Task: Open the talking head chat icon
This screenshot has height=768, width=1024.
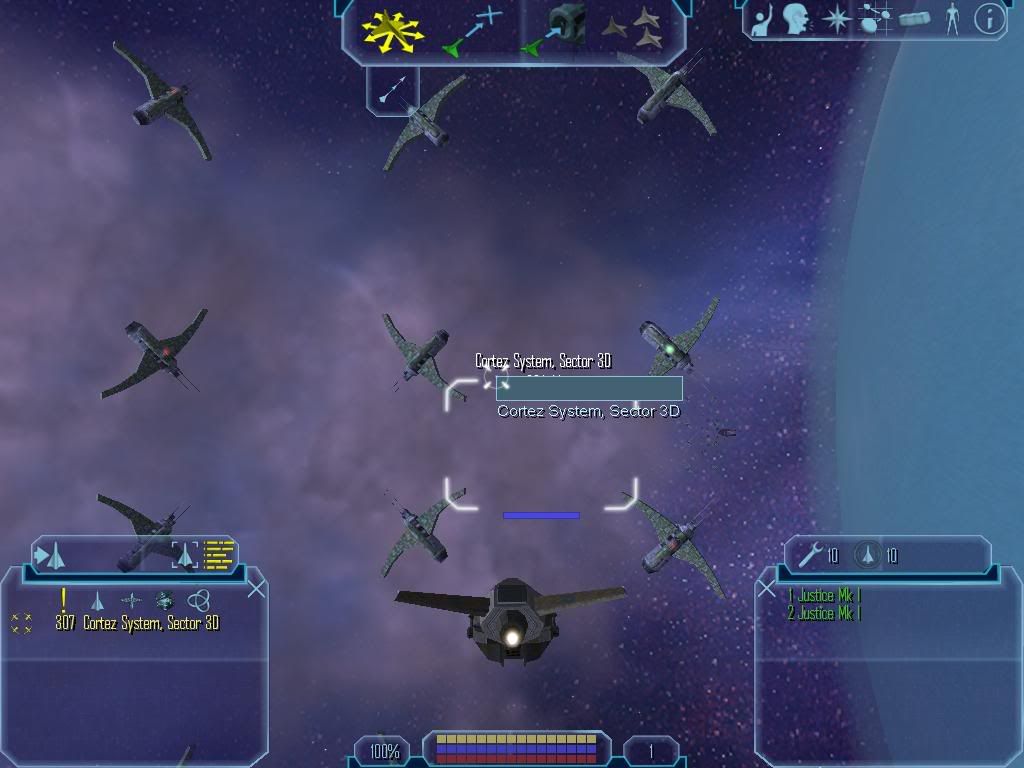Action: tap(796, 19)
